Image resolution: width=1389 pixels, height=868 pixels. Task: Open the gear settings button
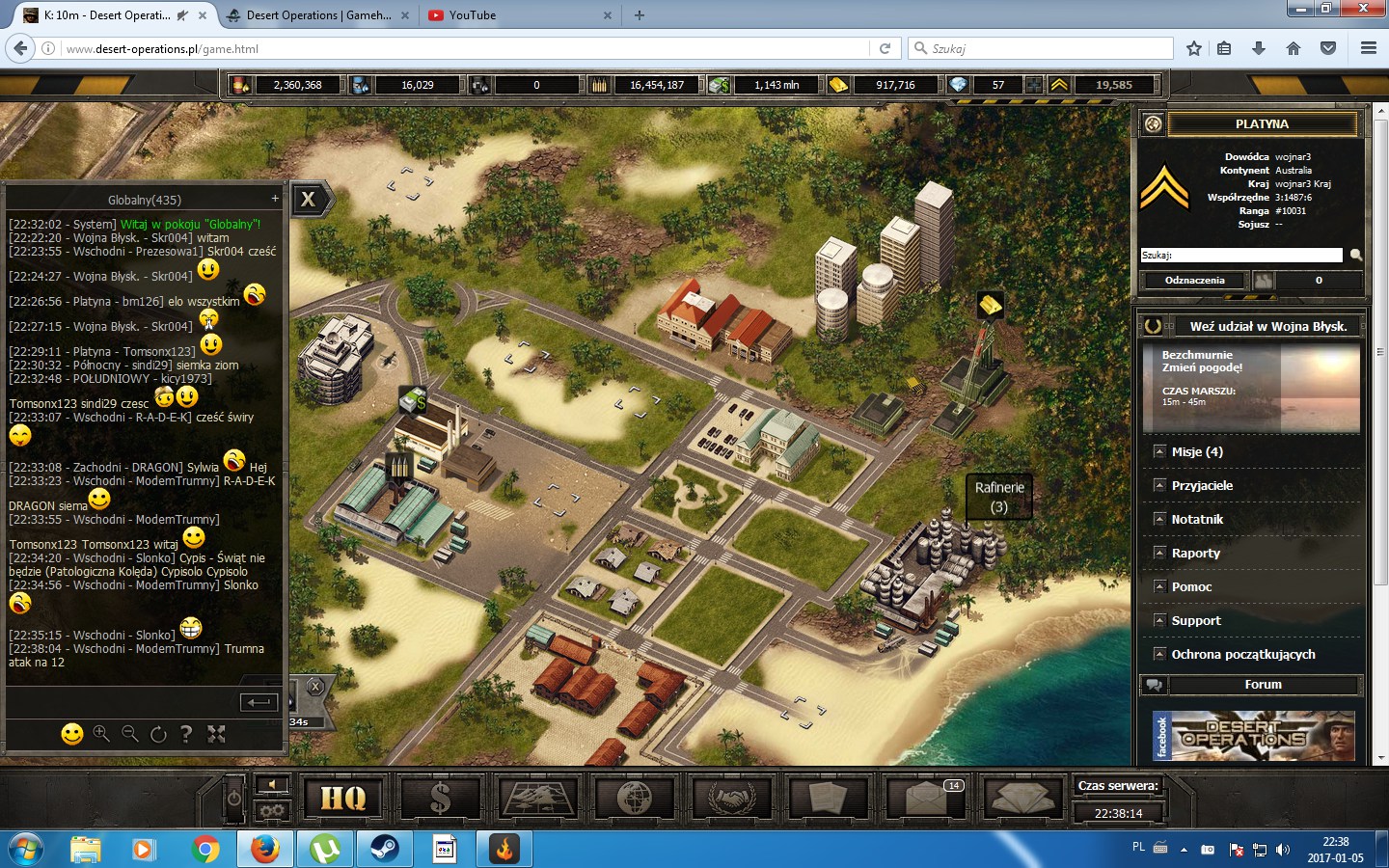272,811
